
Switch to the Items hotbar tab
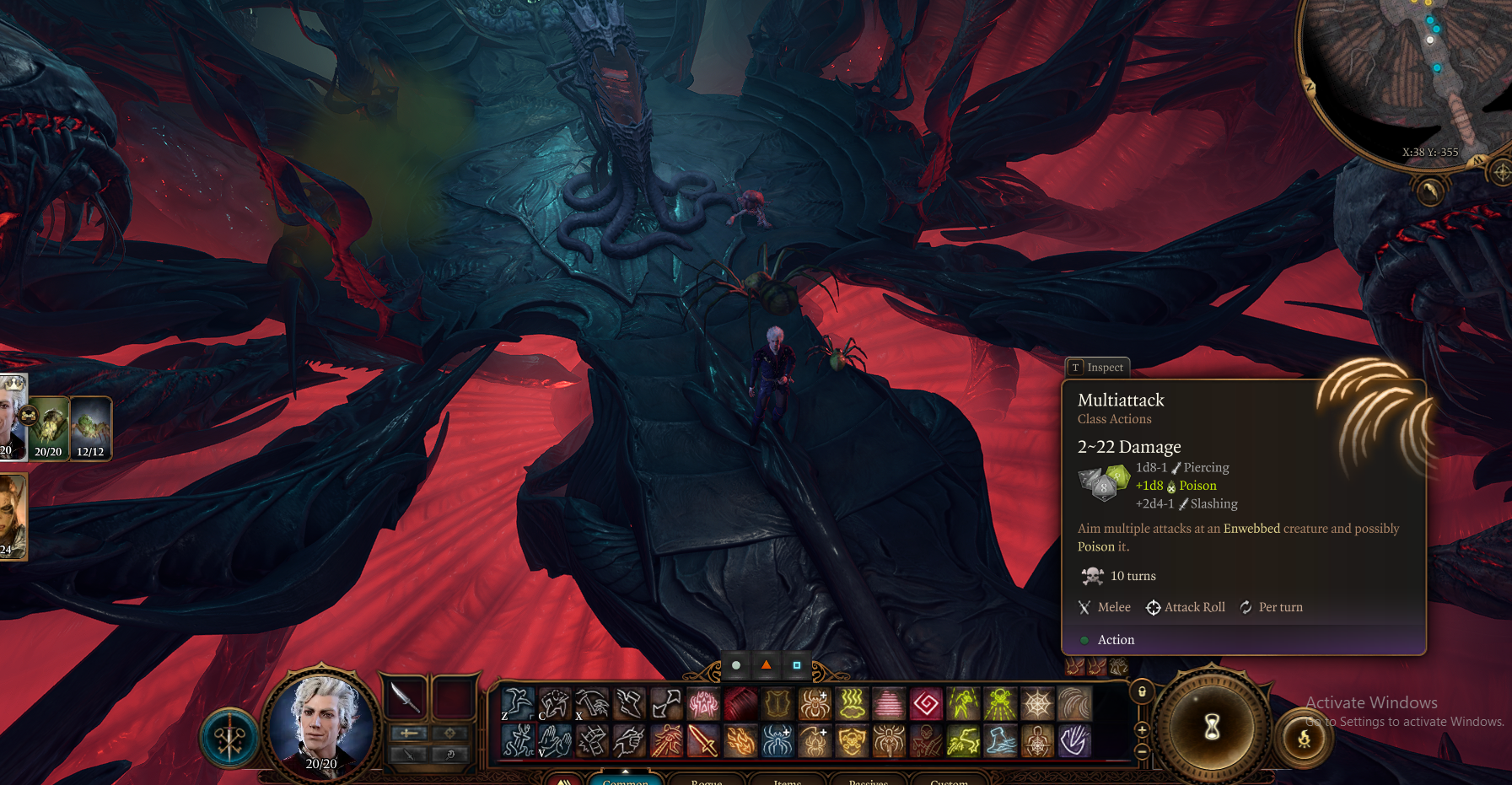(787, 780)
